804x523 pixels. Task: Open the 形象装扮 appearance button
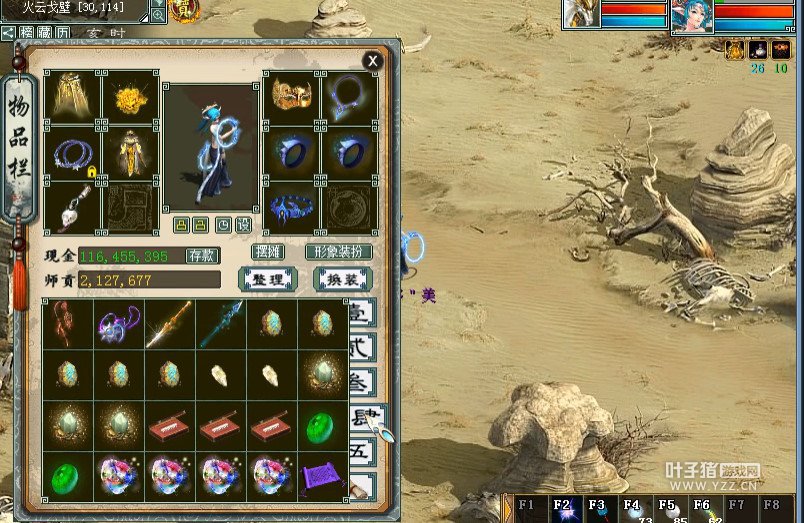point(338,252)
